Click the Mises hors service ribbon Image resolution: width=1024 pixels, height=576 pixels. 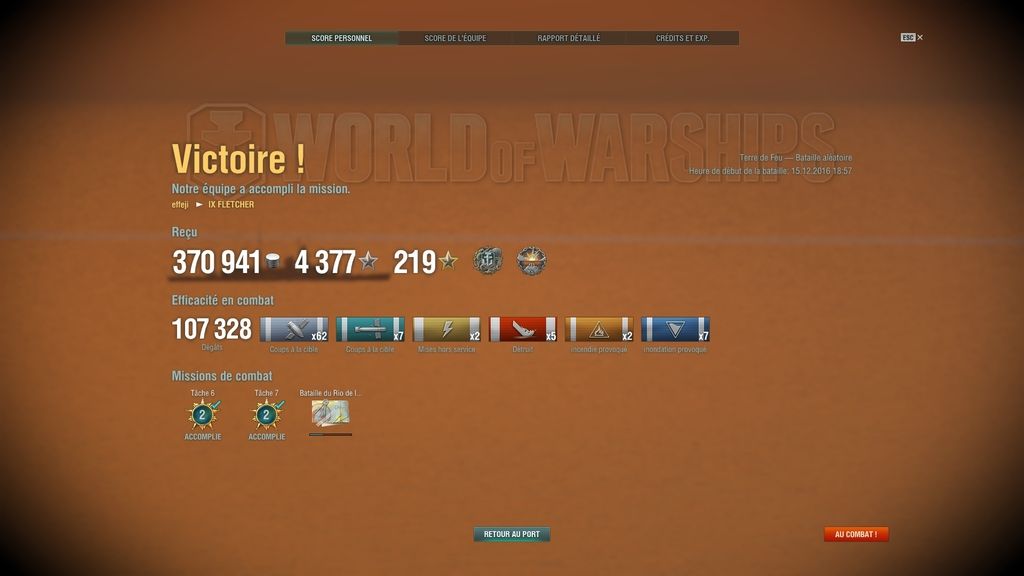[447, 330]
